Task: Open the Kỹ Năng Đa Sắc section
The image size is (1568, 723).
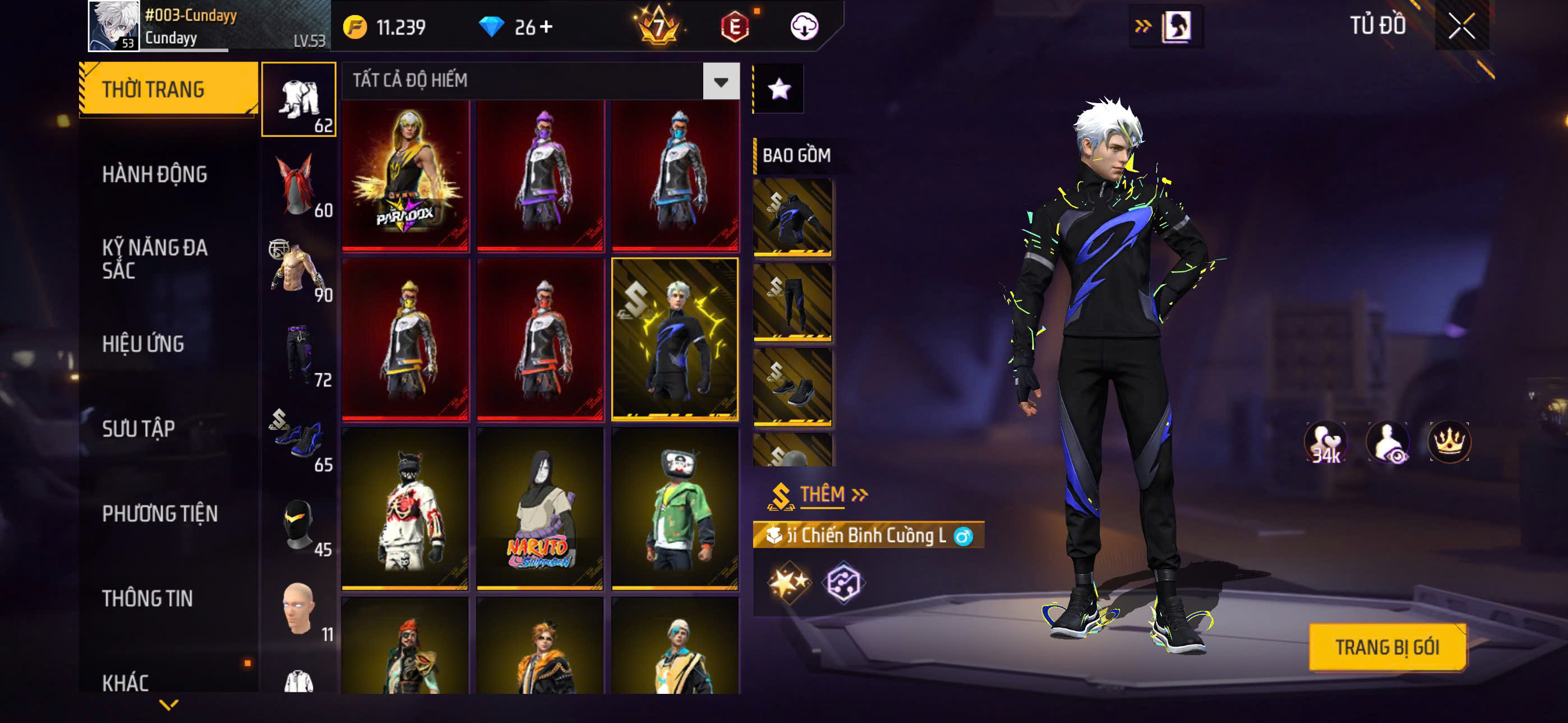Action: tap(155, 258)
